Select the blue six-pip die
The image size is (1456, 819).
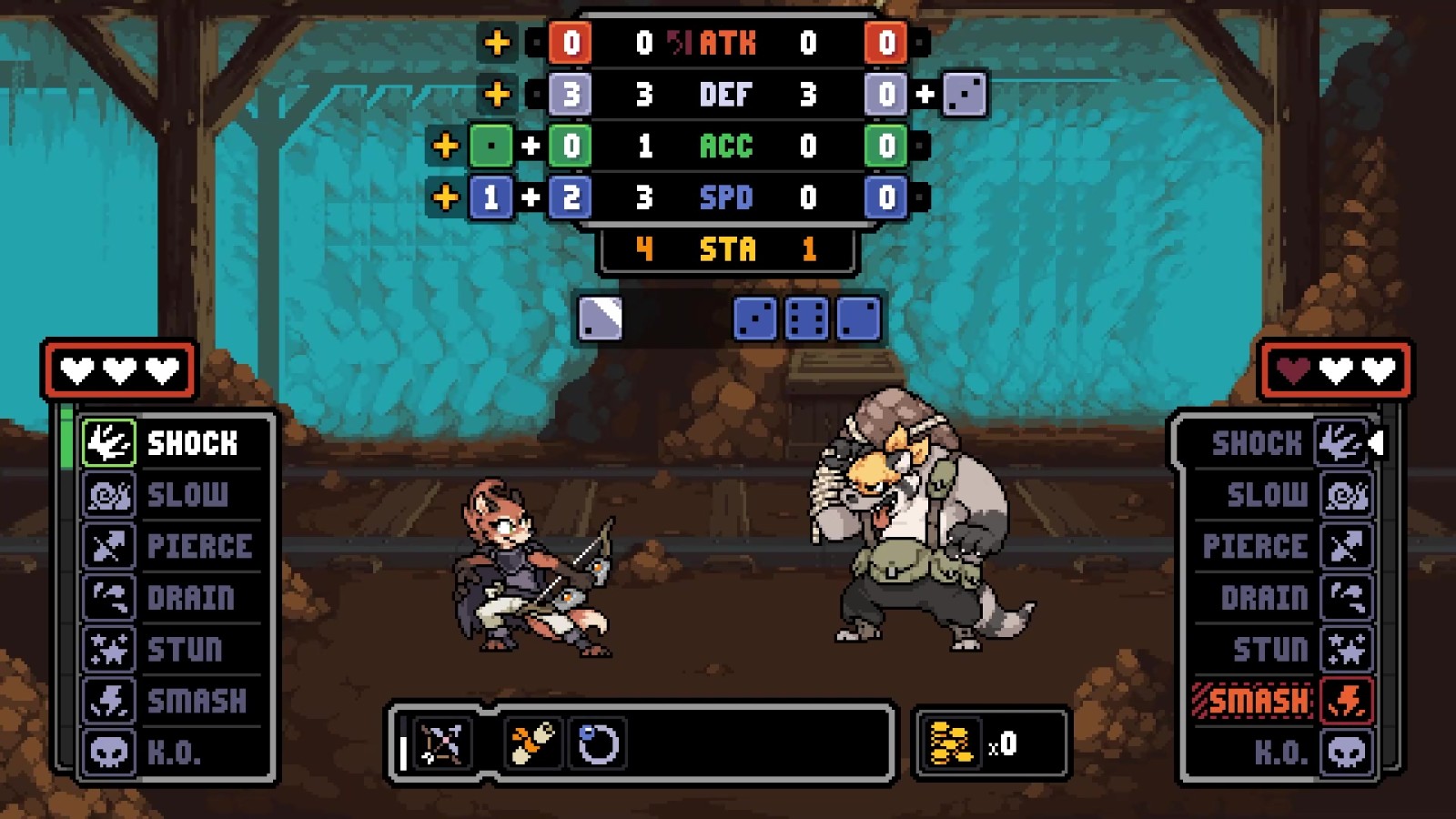pyautogui.click(x=806, y=319)
